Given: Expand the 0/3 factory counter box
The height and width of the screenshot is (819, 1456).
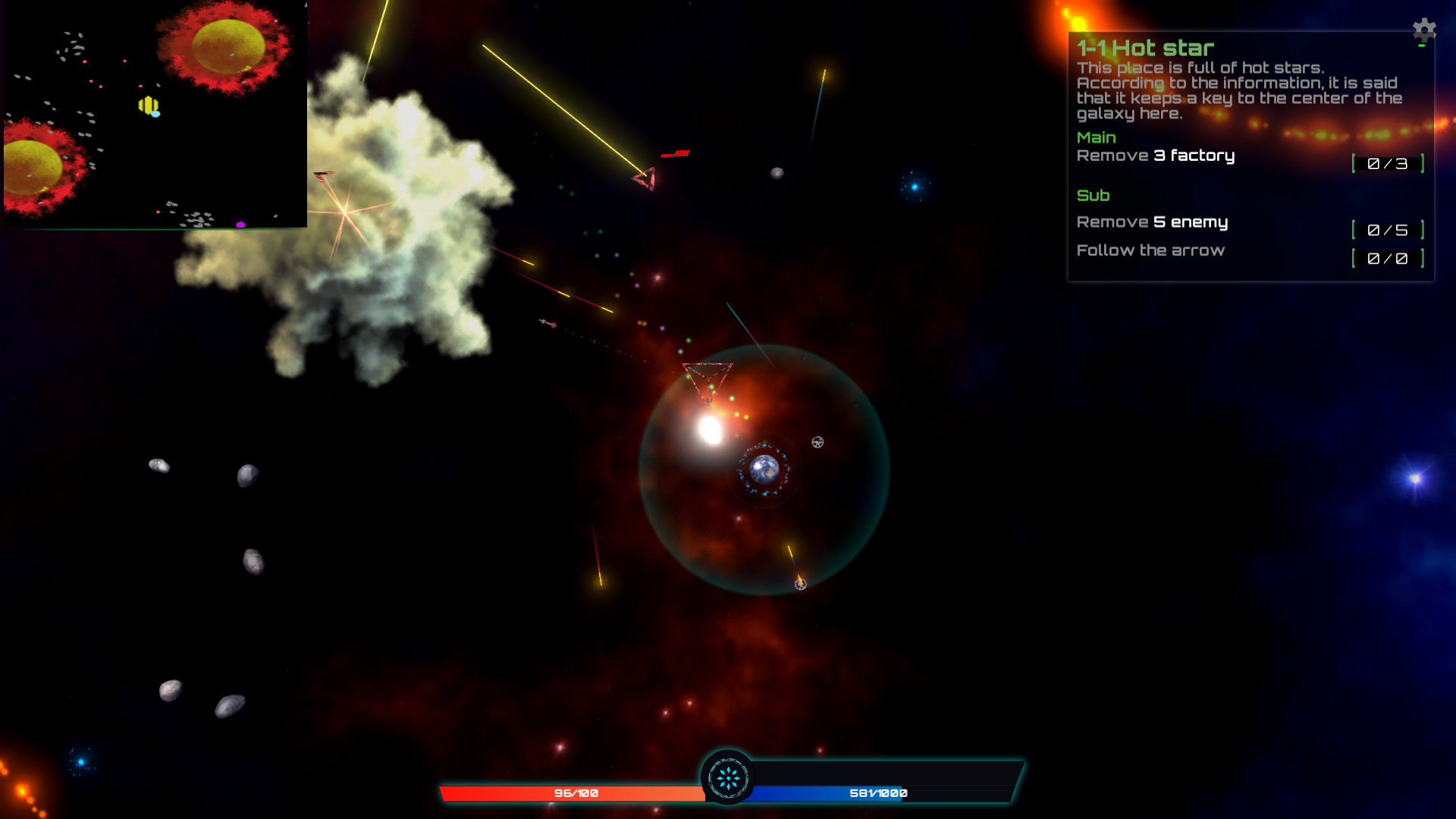Looking at the screenshot, I should click(x=1389, y=162).
